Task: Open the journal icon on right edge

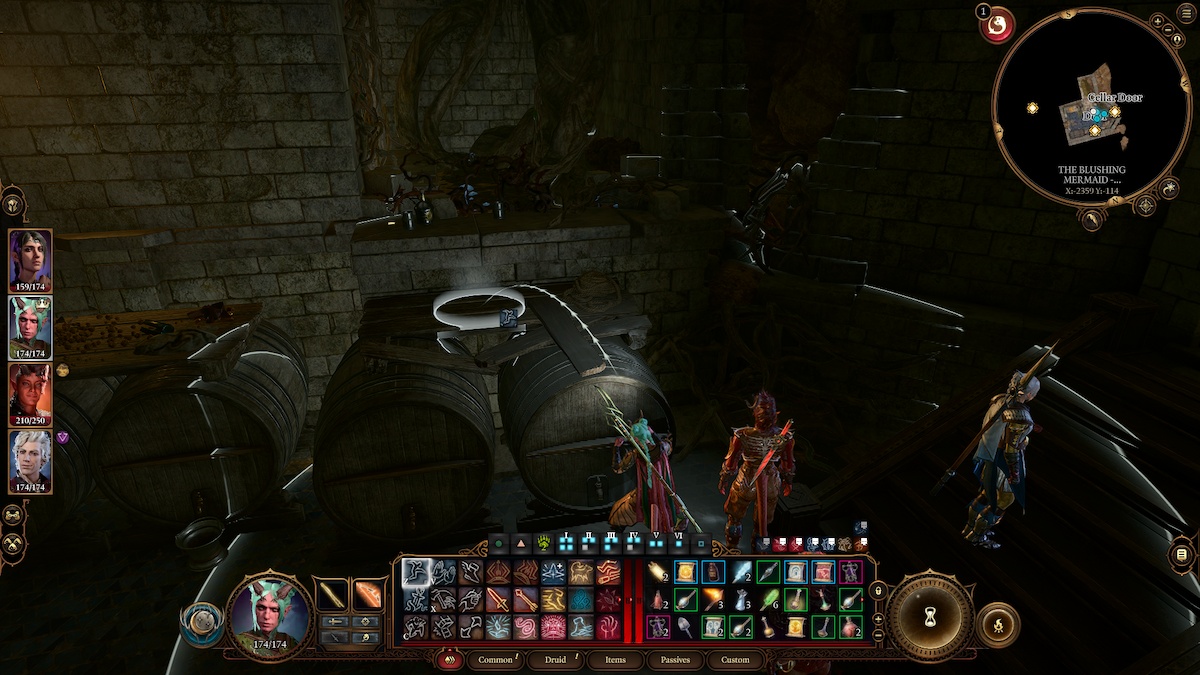Action: tap(1181, 555)
